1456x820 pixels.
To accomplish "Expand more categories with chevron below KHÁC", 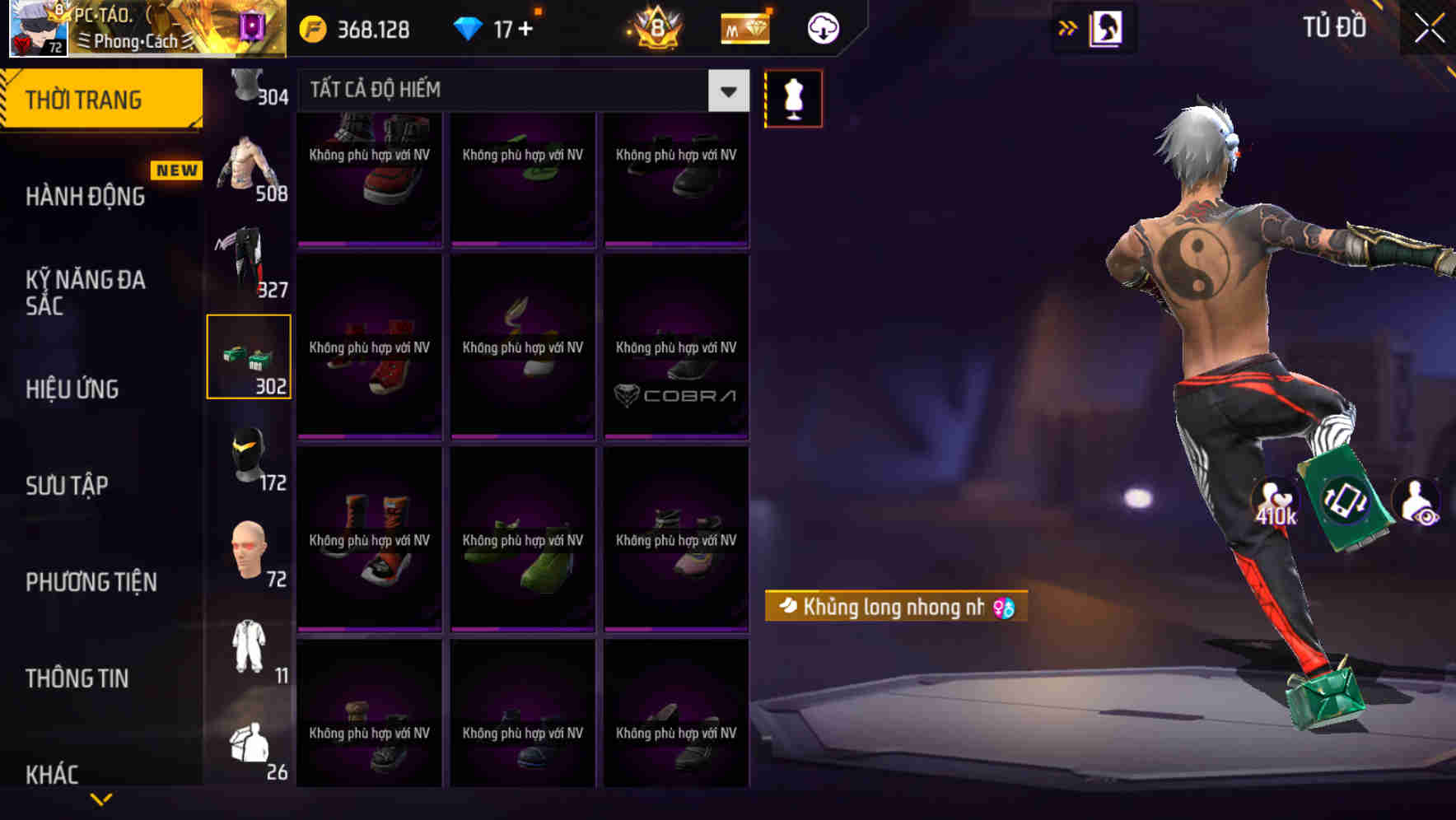I will pos(101,799).
